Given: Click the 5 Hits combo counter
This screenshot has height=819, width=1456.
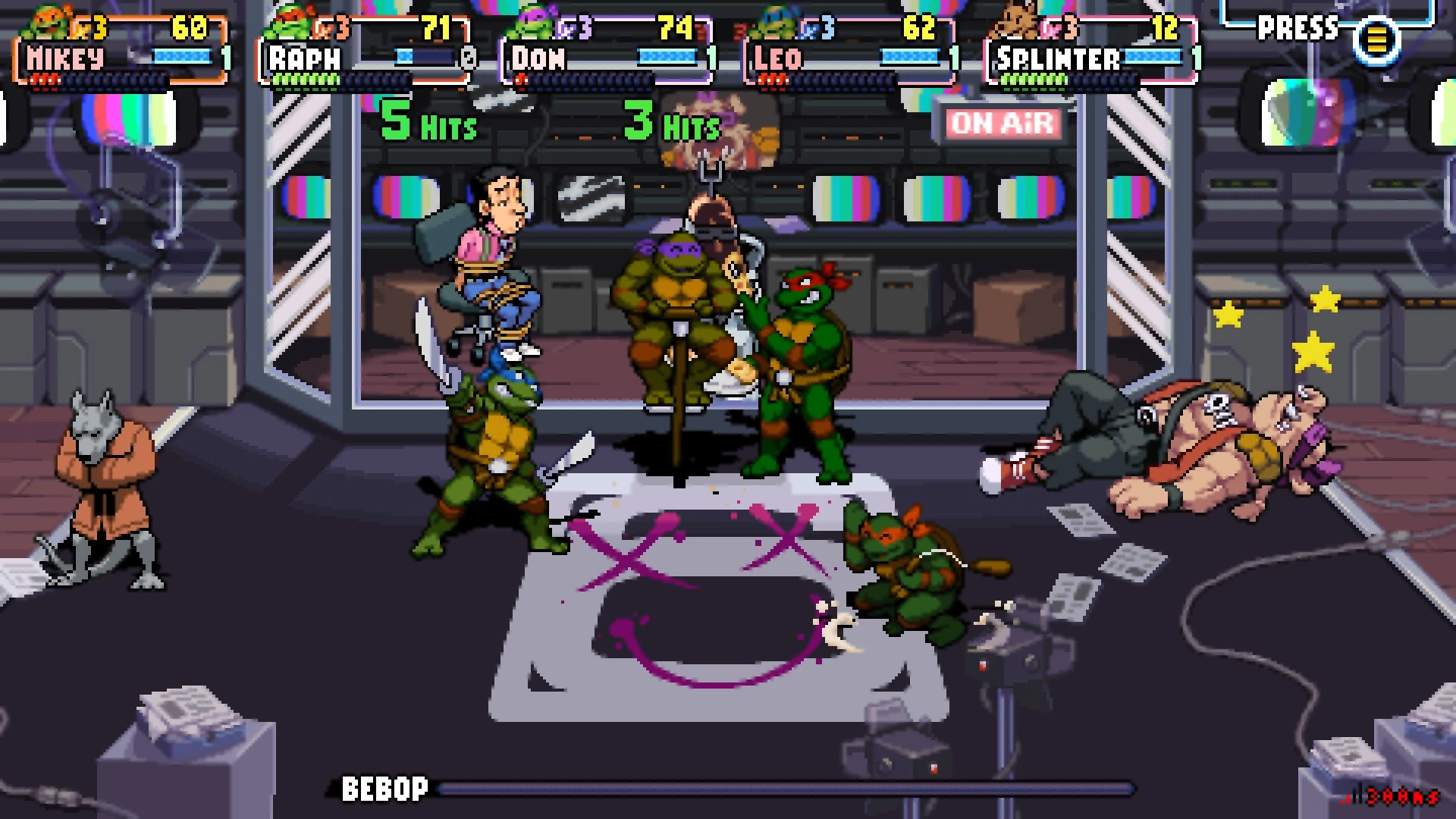Looking at the screenshot, I should (x=427, y=121).
